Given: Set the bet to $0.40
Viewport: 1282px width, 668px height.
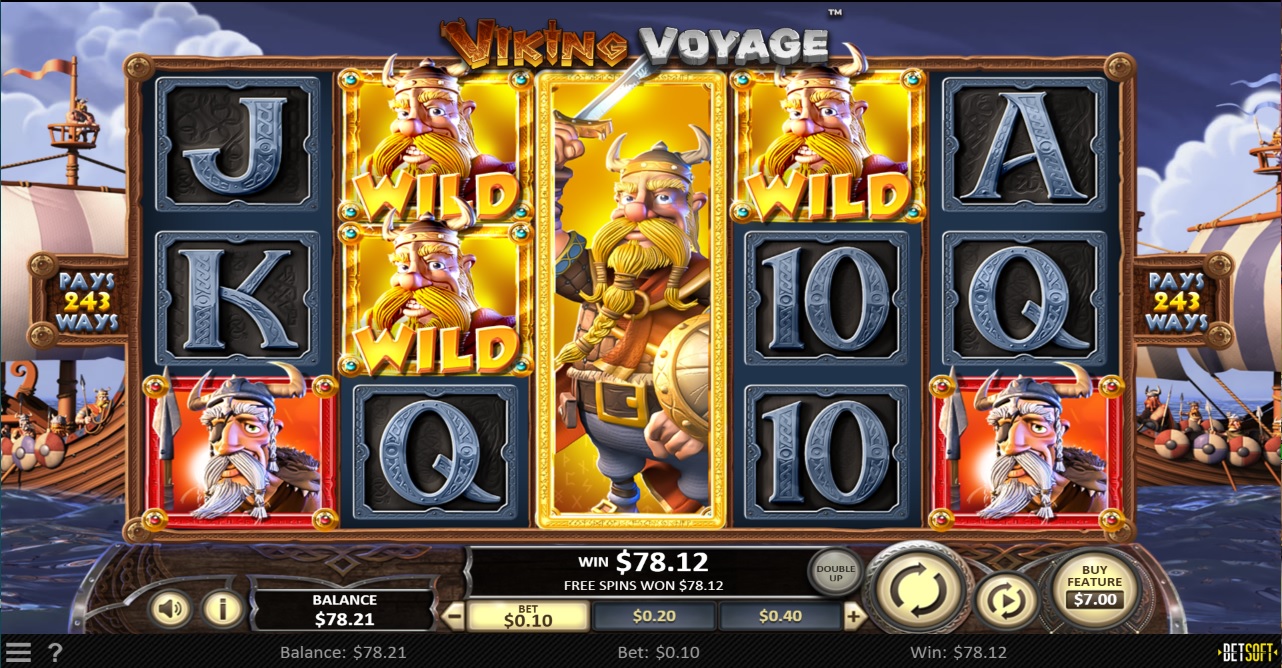Looking at the screenshot, I should tap(779, 616).
